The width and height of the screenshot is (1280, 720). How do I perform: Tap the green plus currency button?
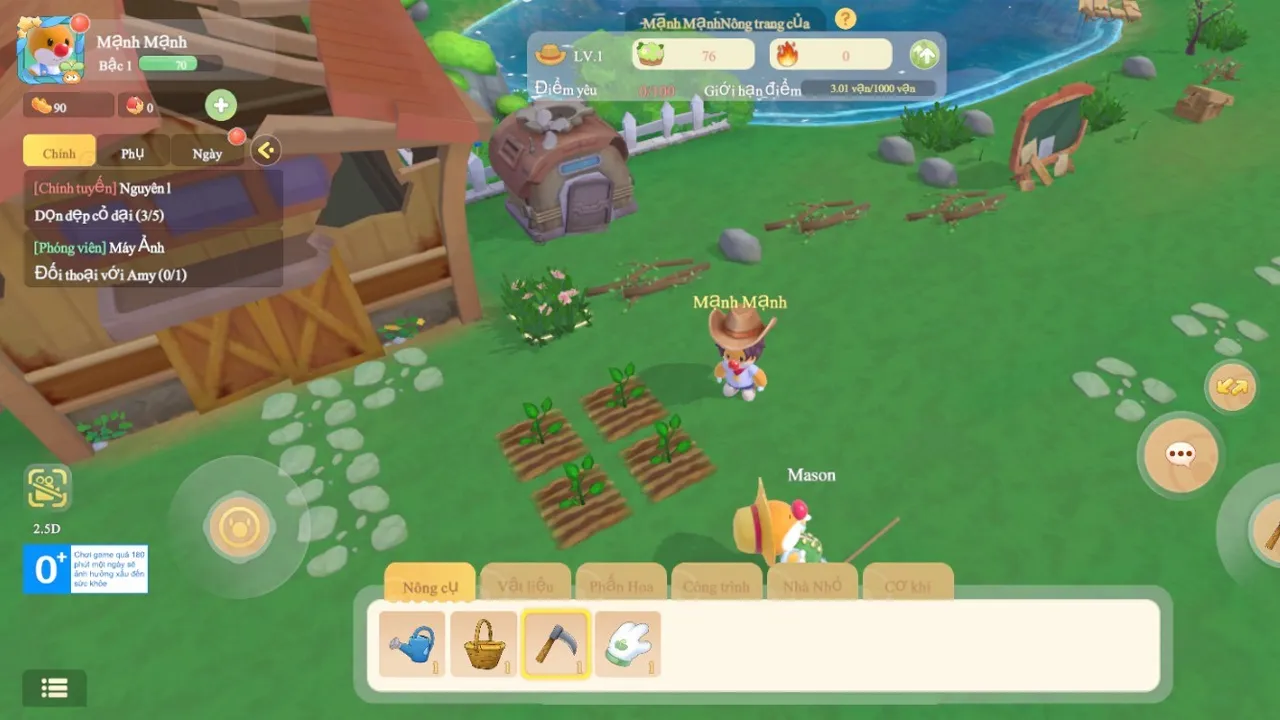click(x=221, y=105)
